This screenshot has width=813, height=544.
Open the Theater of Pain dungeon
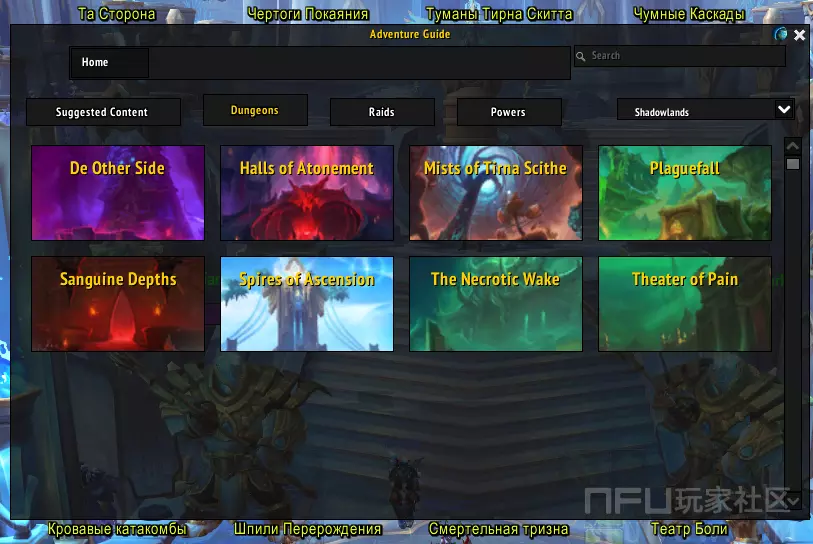tap(684, 304)
